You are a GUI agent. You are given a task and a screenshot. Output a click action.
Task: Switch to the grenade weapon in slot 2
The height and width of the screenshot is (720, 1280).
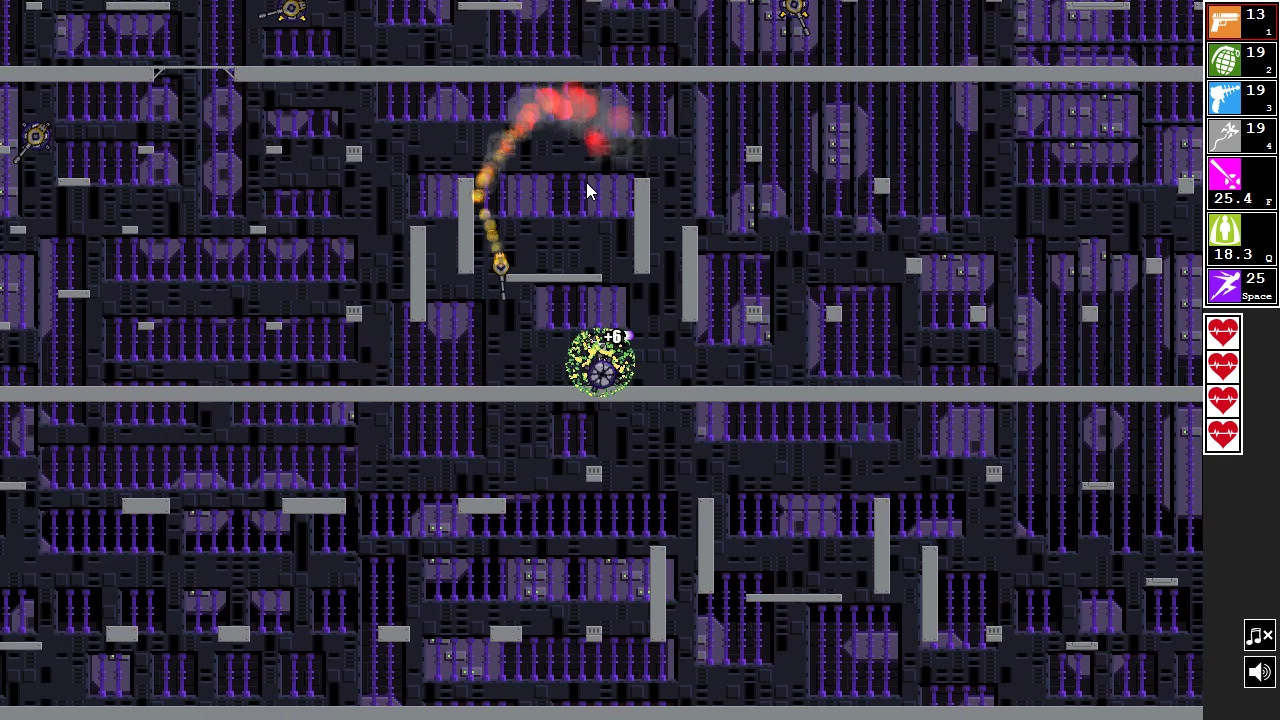click(1225, 57)
